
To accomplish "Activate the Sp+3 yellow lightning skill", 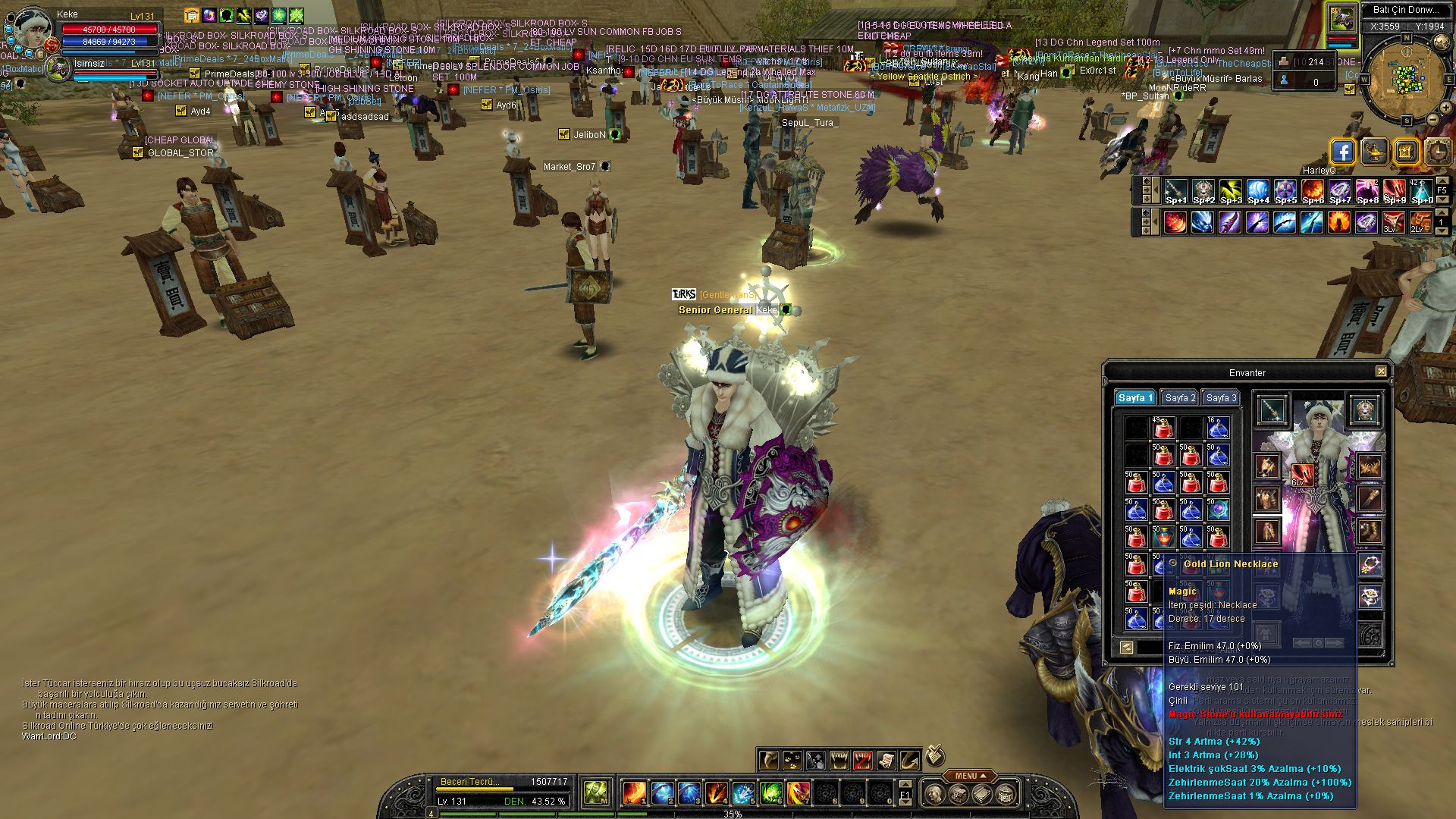I will coord(1230,192).
